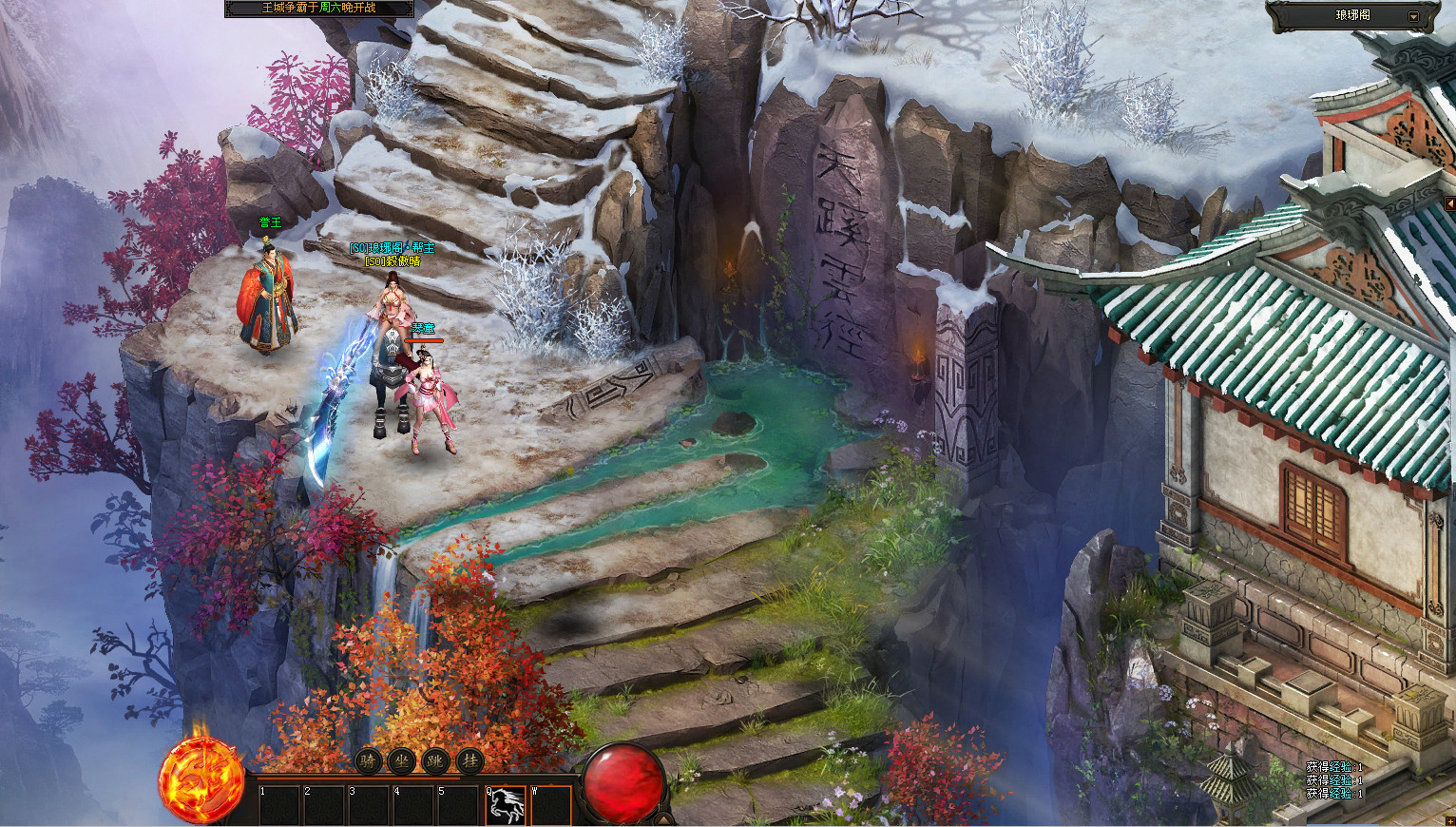This screenshot has width=1456, height=827.
Task: Activate the 跳 (jump) button
Action: 435,760
